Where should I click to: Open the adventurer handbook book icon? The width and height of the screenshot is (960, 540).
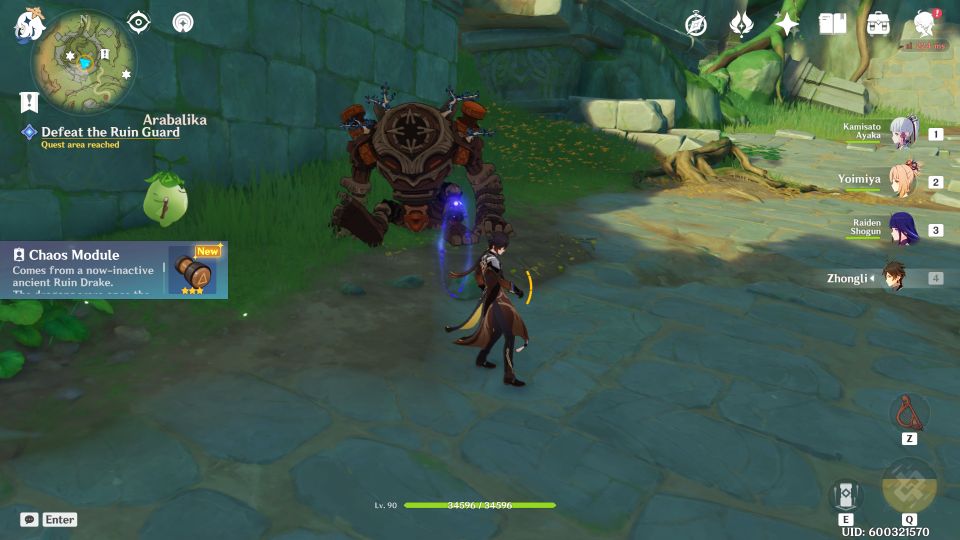pyautogui.click(x=832, y=24)
